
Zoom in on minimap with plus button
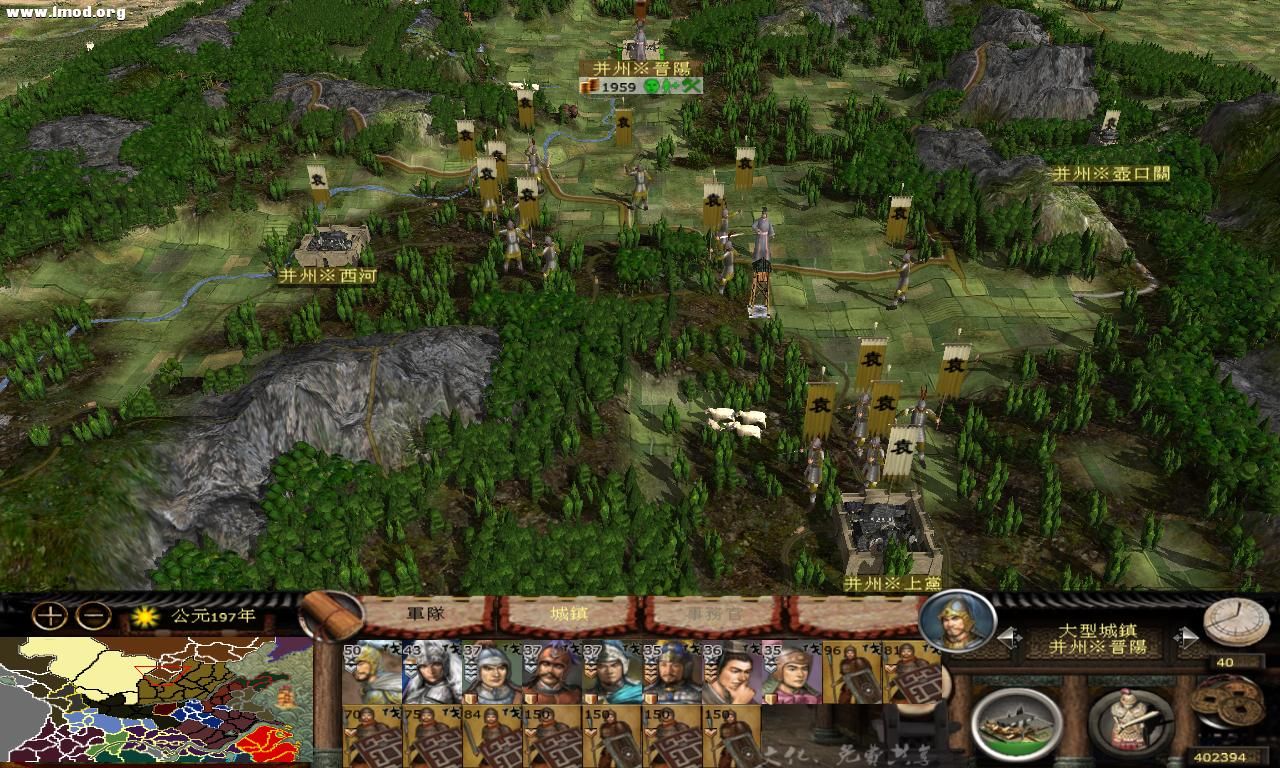[x=49, y=616]
